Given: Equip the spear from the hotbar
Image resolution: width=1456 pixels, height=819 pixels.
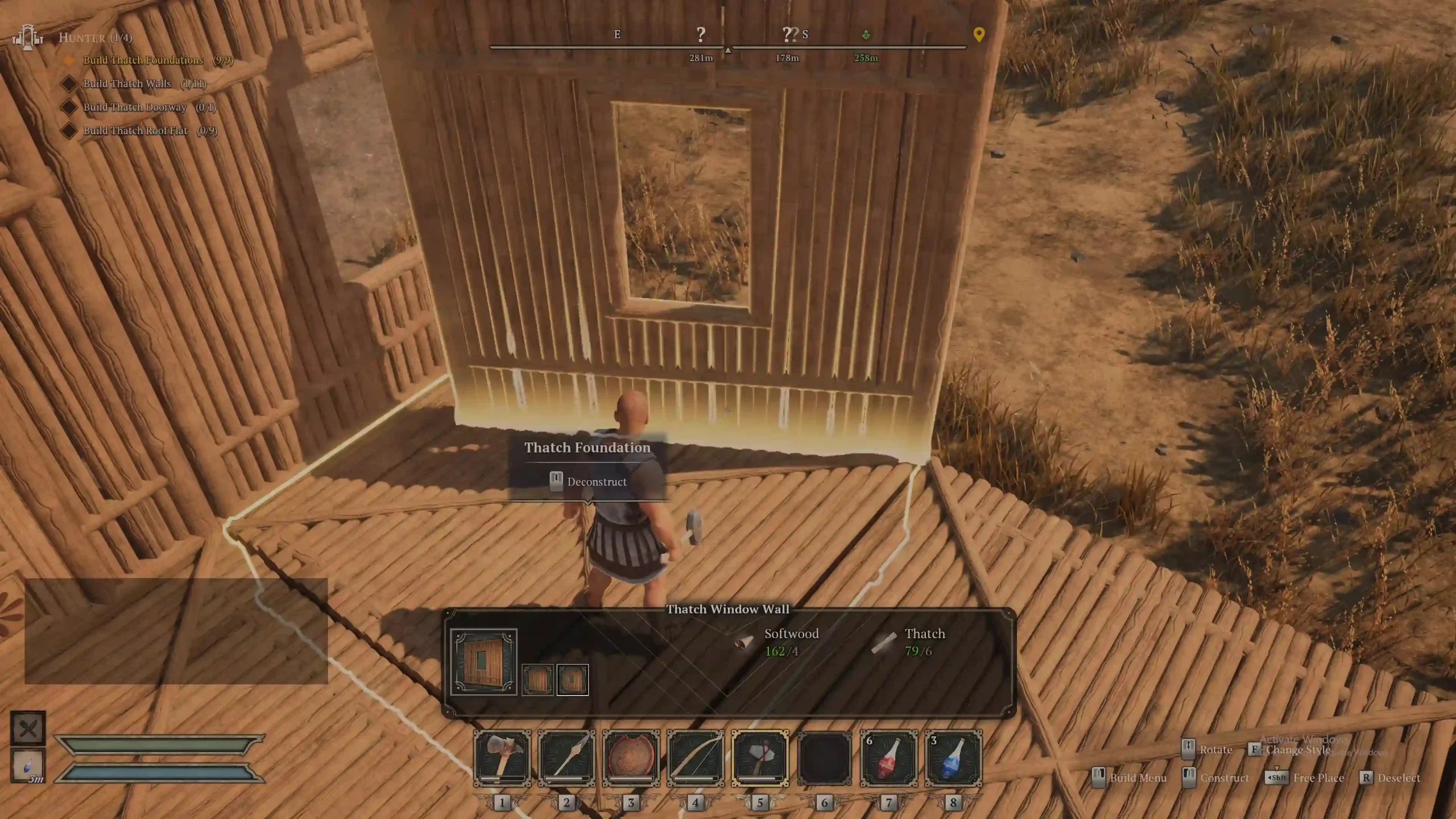Looking at the screenshot, I should (x=566, y=758).
